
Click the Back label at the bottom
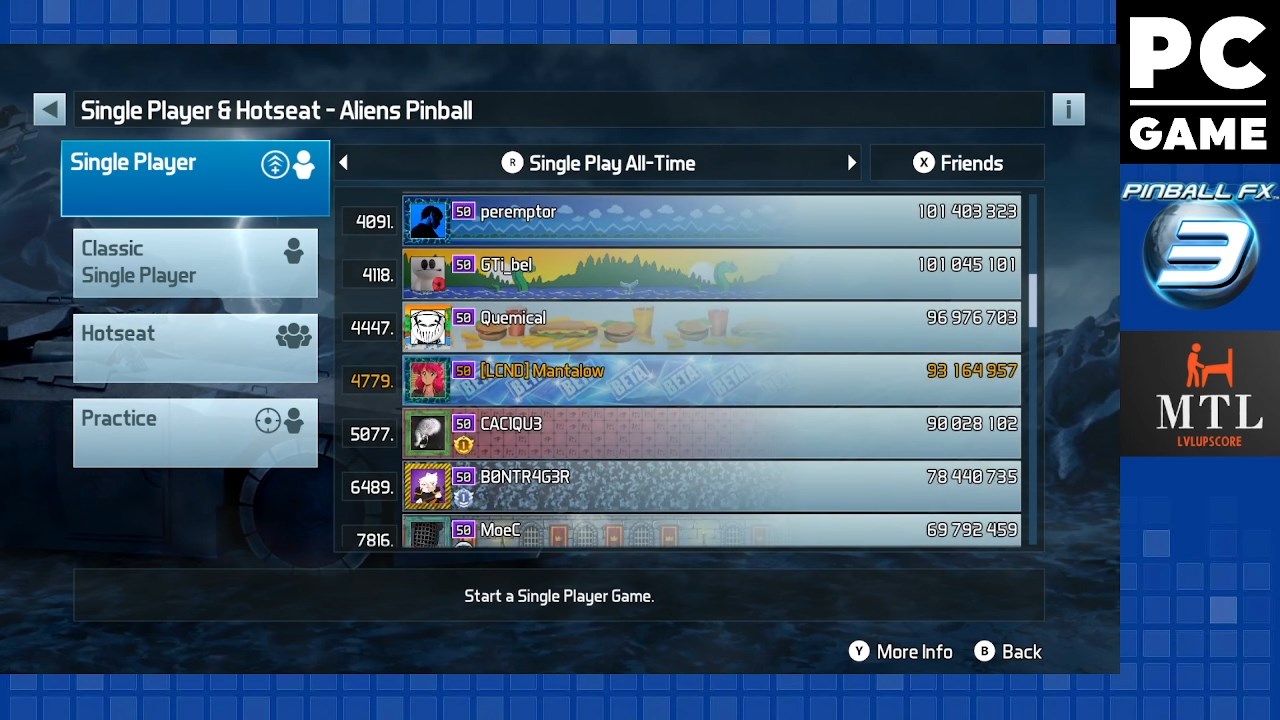[x=1010, y=652]
